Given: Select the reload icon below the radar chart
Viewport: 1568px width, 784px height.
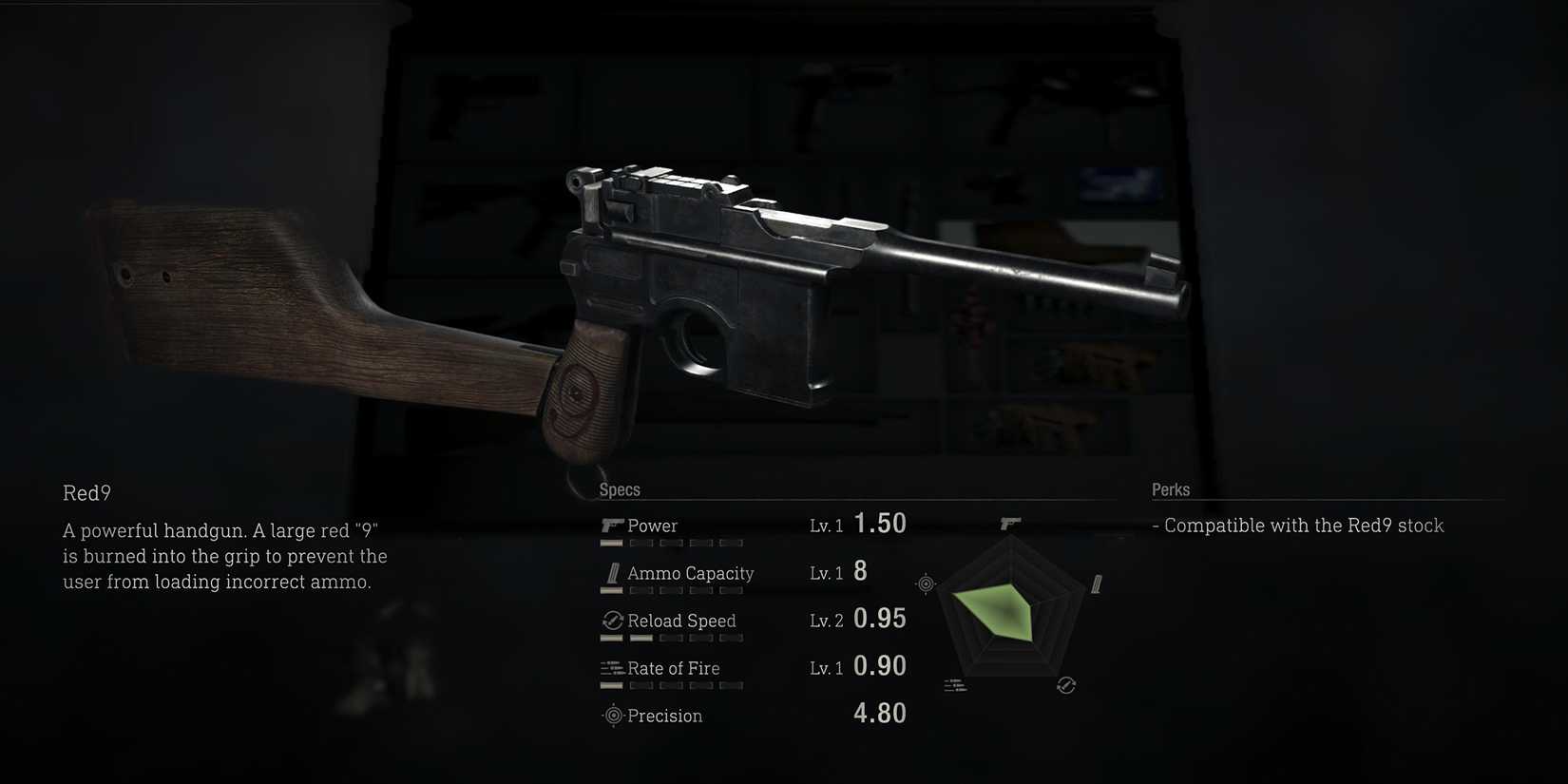Looking at the screenshot, I should pyautogui.click(x=1065, y=683).
